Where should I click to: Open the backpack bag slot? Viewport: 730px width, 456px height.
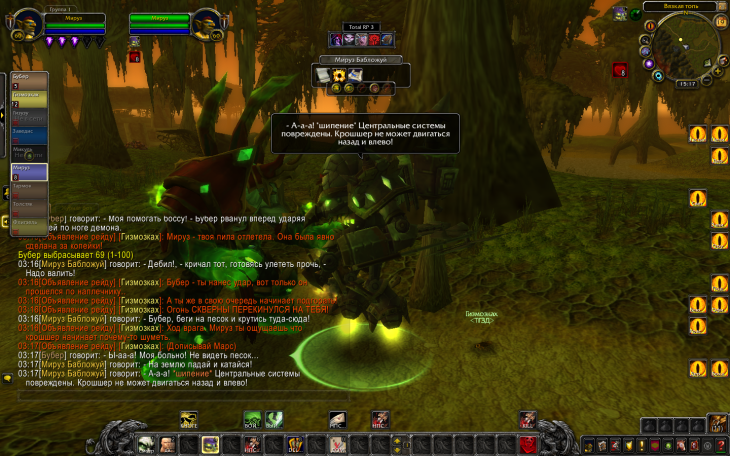pos(717,423)
